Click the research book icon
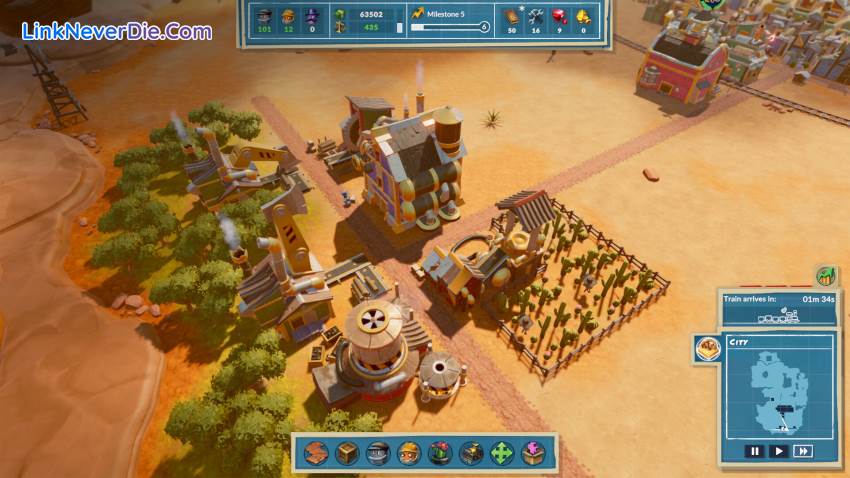The width and height of the screenshot is (850, 478). coord(511,15)
